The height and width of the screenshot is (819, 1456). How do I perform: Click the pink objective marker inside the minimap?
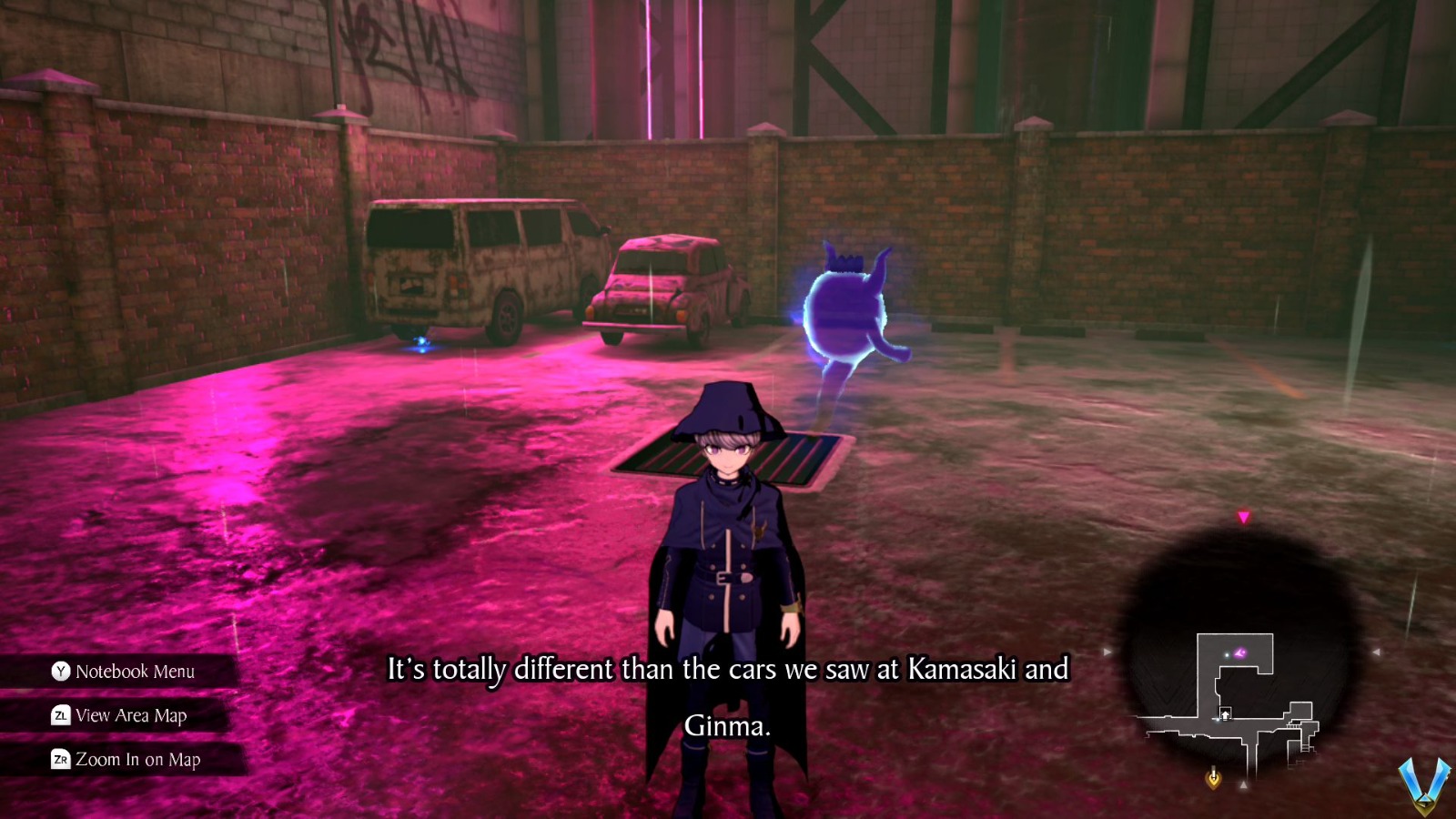[1240, 652]
